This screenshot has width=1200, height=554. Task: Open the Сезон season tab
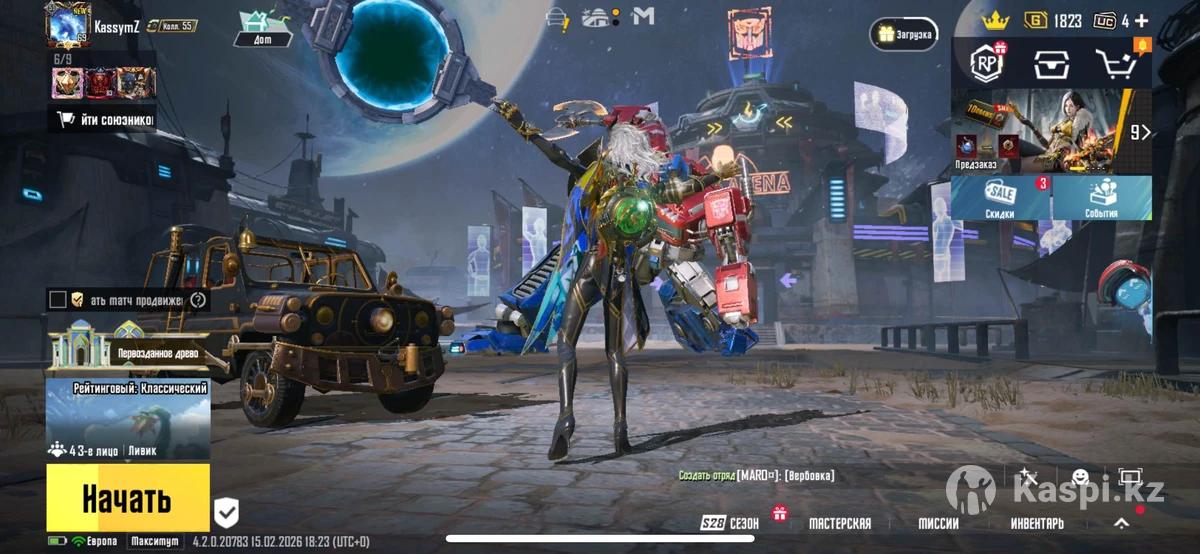pyautogui.click(x=730, y=523)
